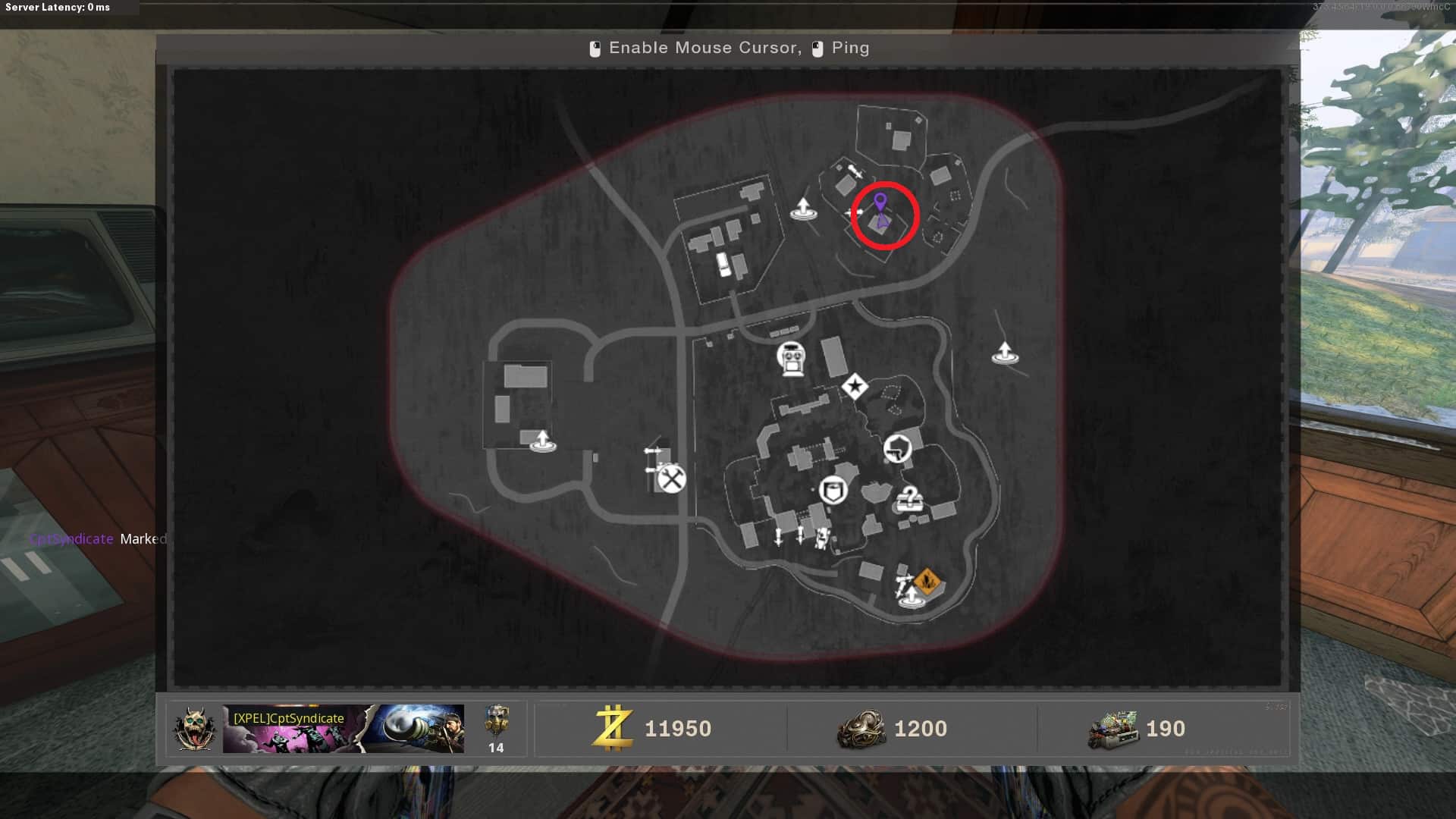Screen dimensions: 1456x819
Task: Select the gas mask icon above 14
Action: coord(497,721)
